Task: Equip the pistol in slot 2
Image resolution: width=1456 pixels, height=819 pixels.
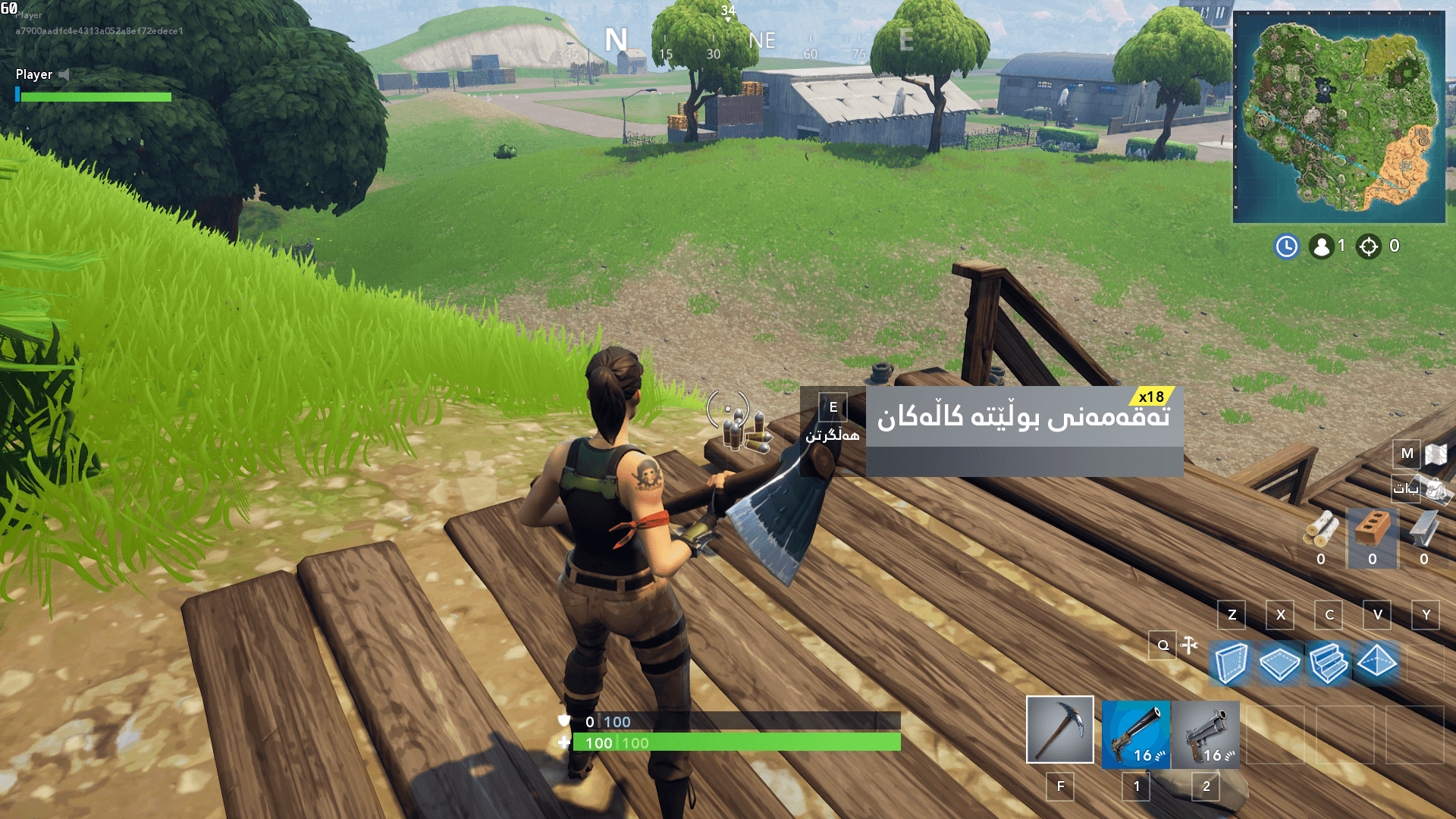Action: pos(1206,736)
